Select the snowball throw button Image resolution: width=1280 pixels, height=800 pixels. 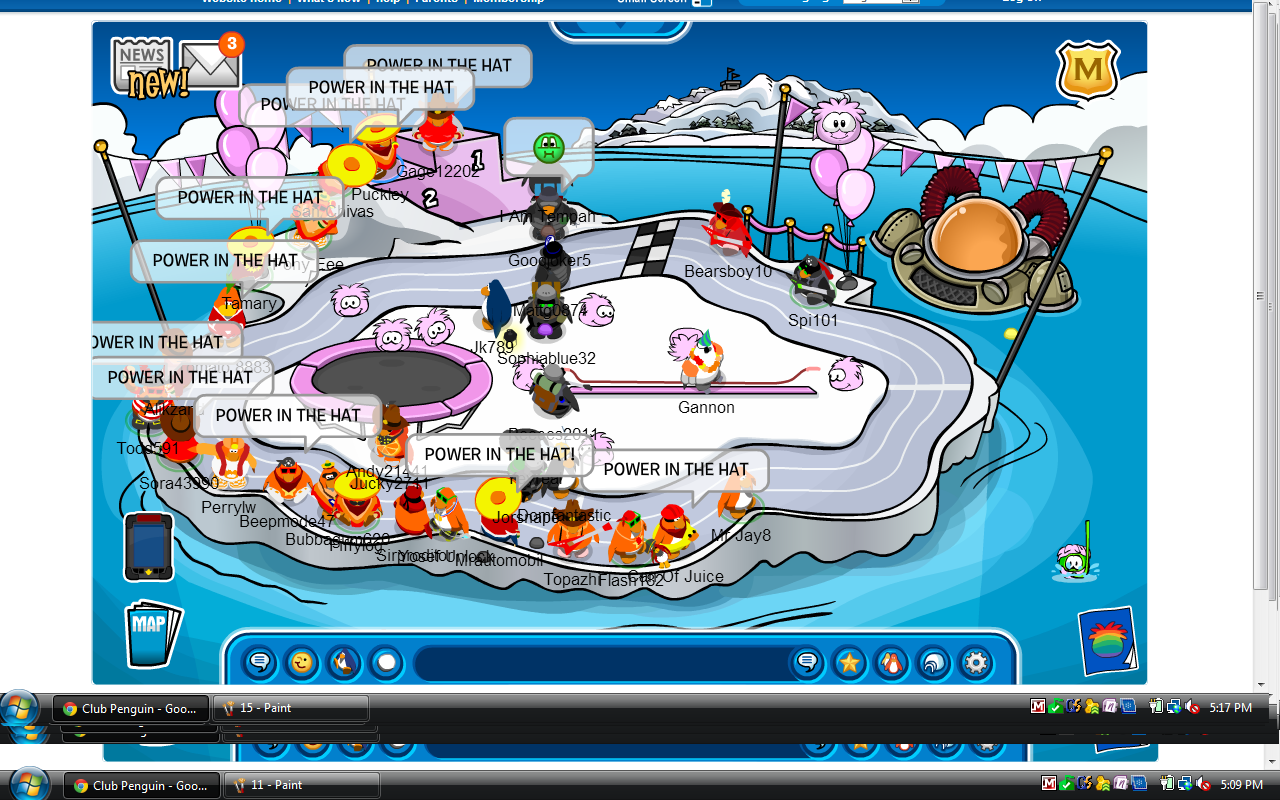(386, 662)
